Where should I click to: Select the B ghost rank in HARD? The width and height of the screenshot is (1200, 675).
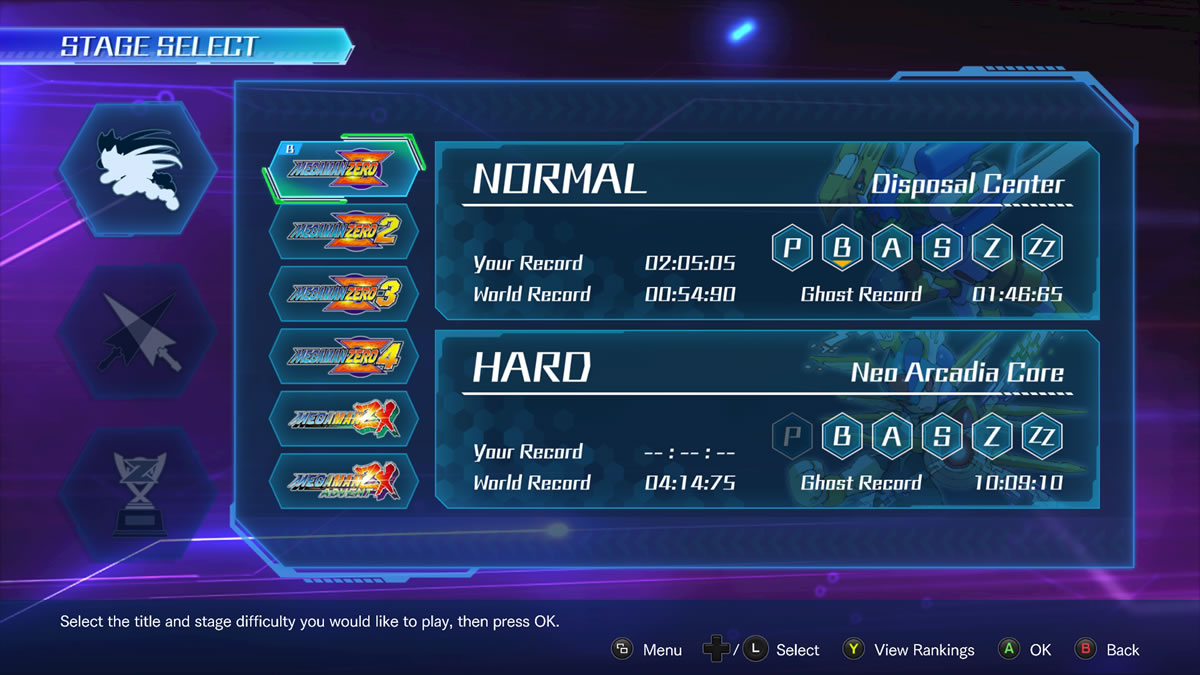coord(842,435)
